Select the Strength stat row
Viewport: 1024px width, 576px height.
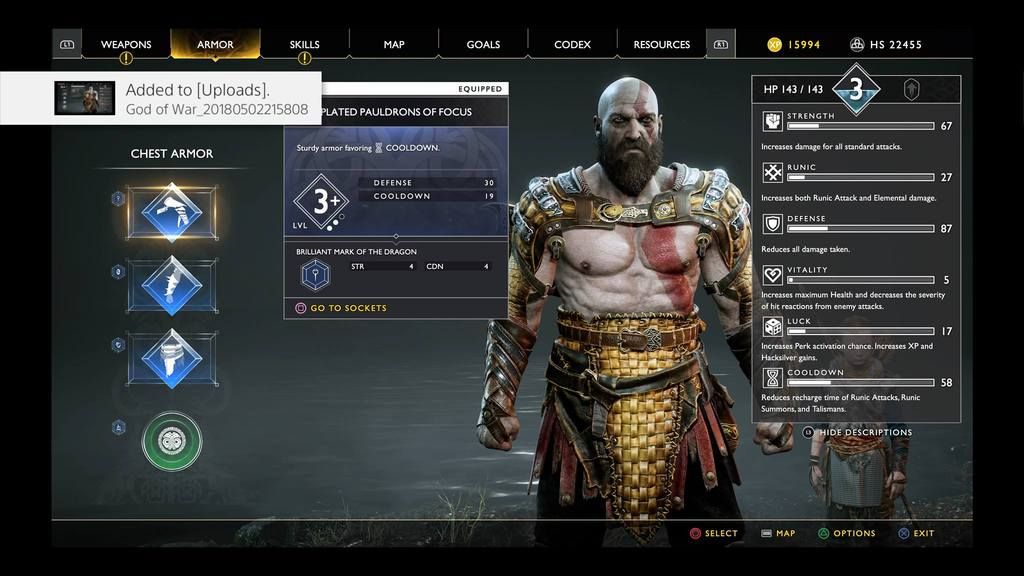[857, 126]
